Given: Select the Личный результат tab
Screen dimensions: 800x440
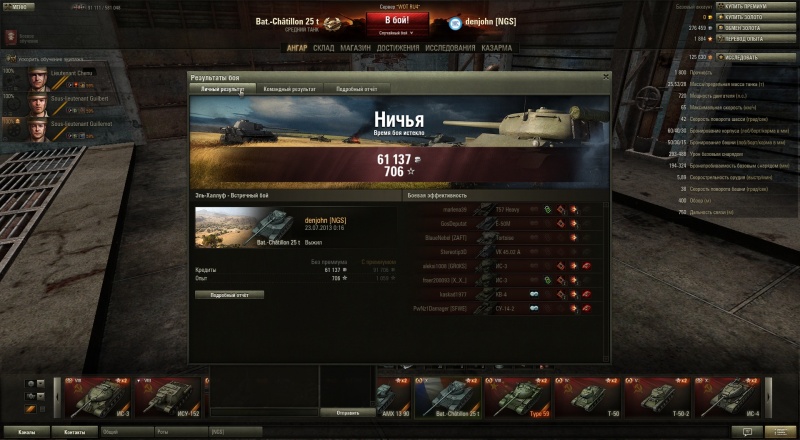Looking at the screenshot, I should click(222, 89).
